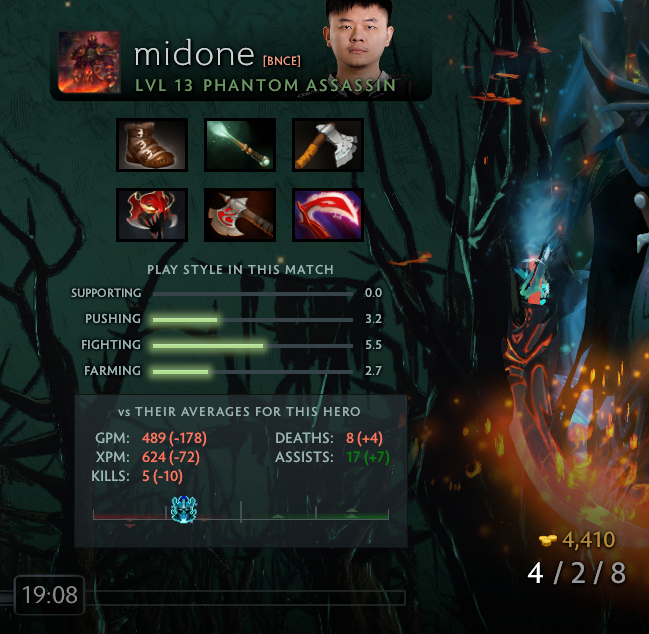Inspect the red horned mask item
This screenshot has height=634, width=649.
(152, 215)
